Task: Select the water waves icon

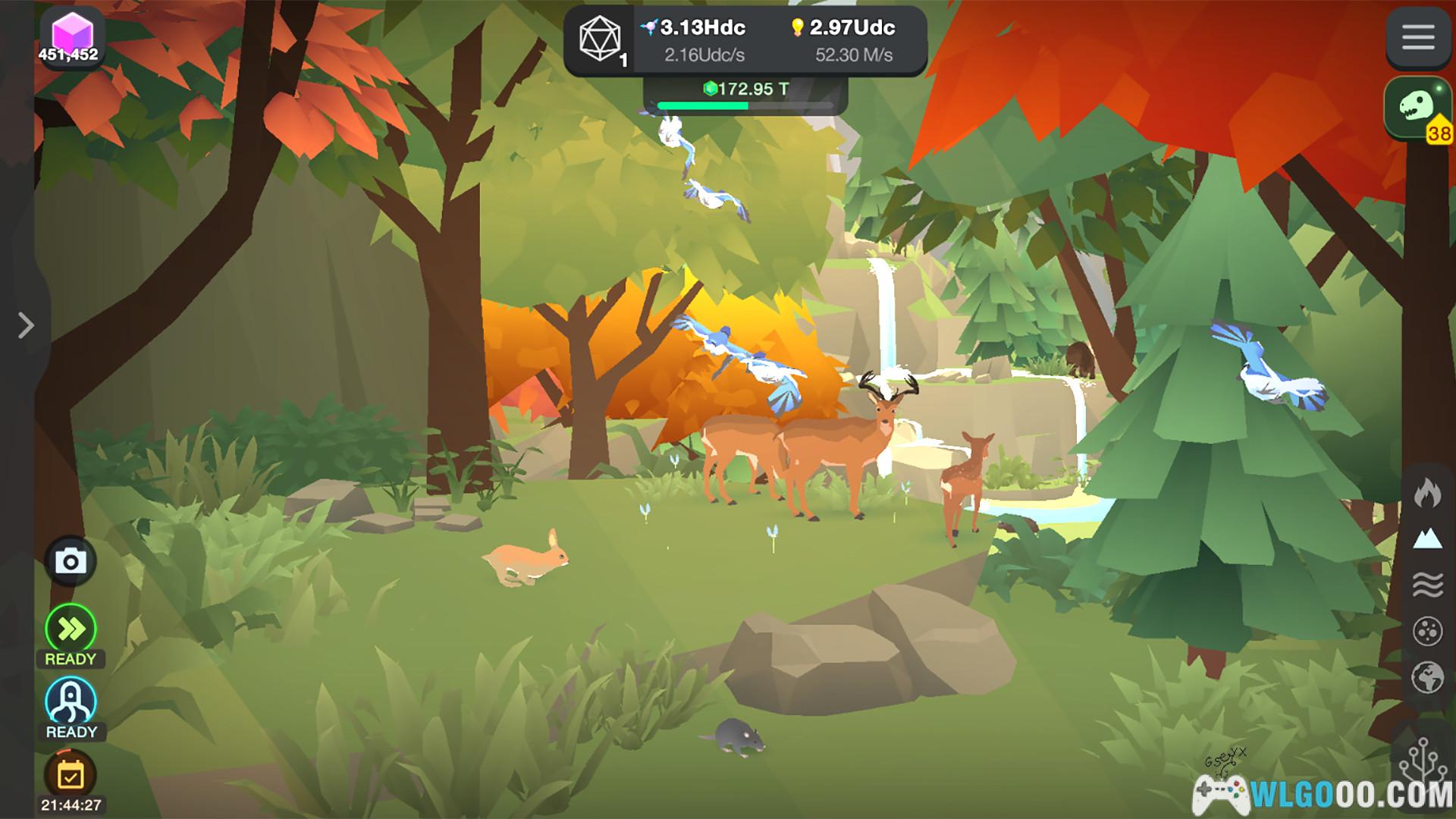Action: point(1427,585)
